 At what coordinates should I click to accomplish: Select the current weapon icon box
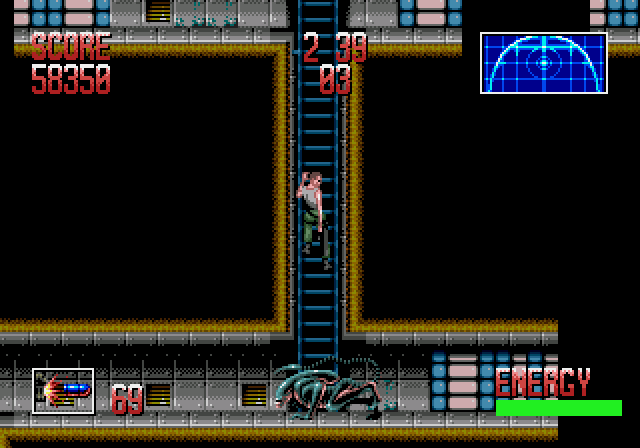tap(63, 391)
